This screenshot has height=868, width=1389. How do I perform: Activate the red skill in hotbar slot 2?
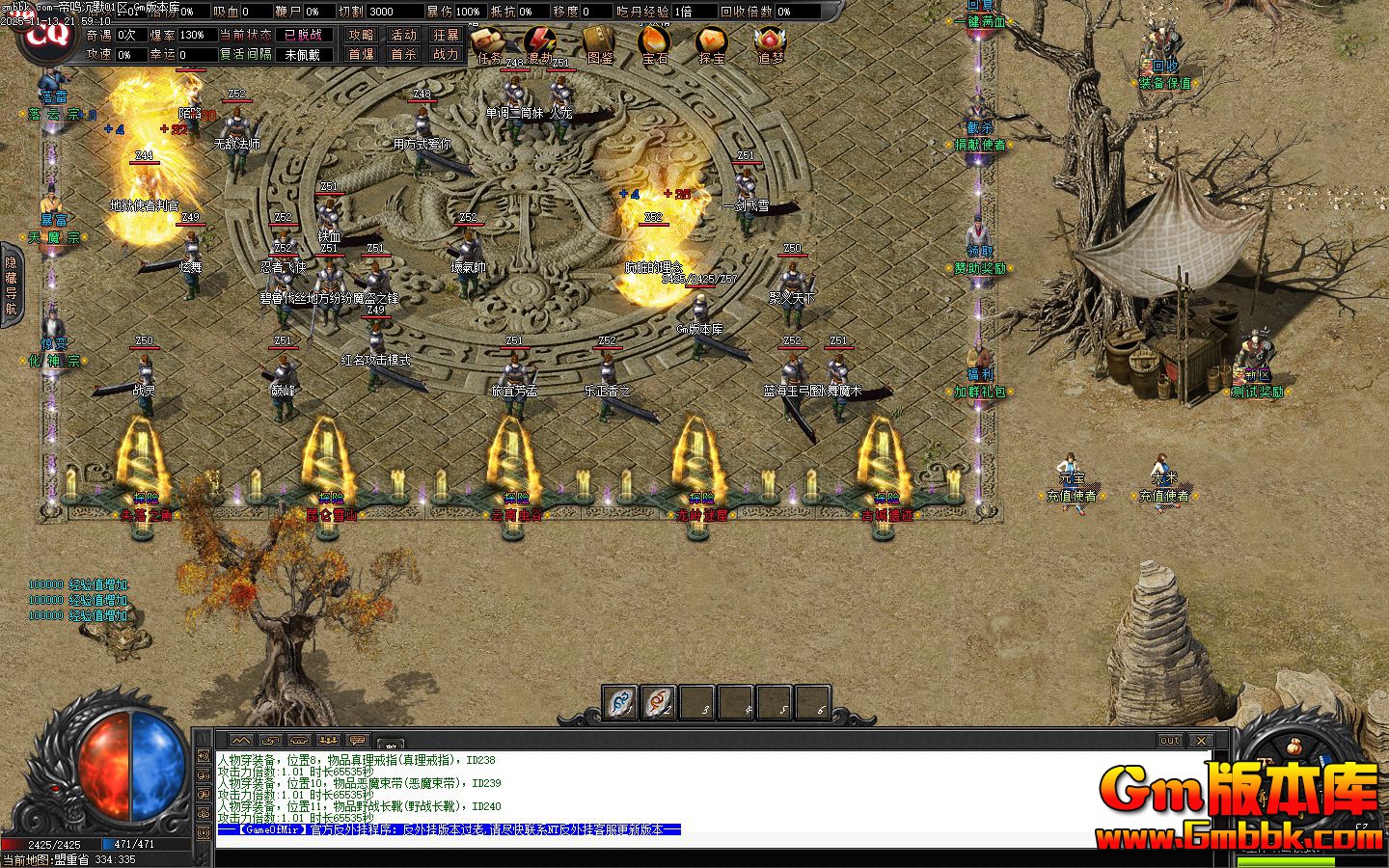(x=658, y=702)
